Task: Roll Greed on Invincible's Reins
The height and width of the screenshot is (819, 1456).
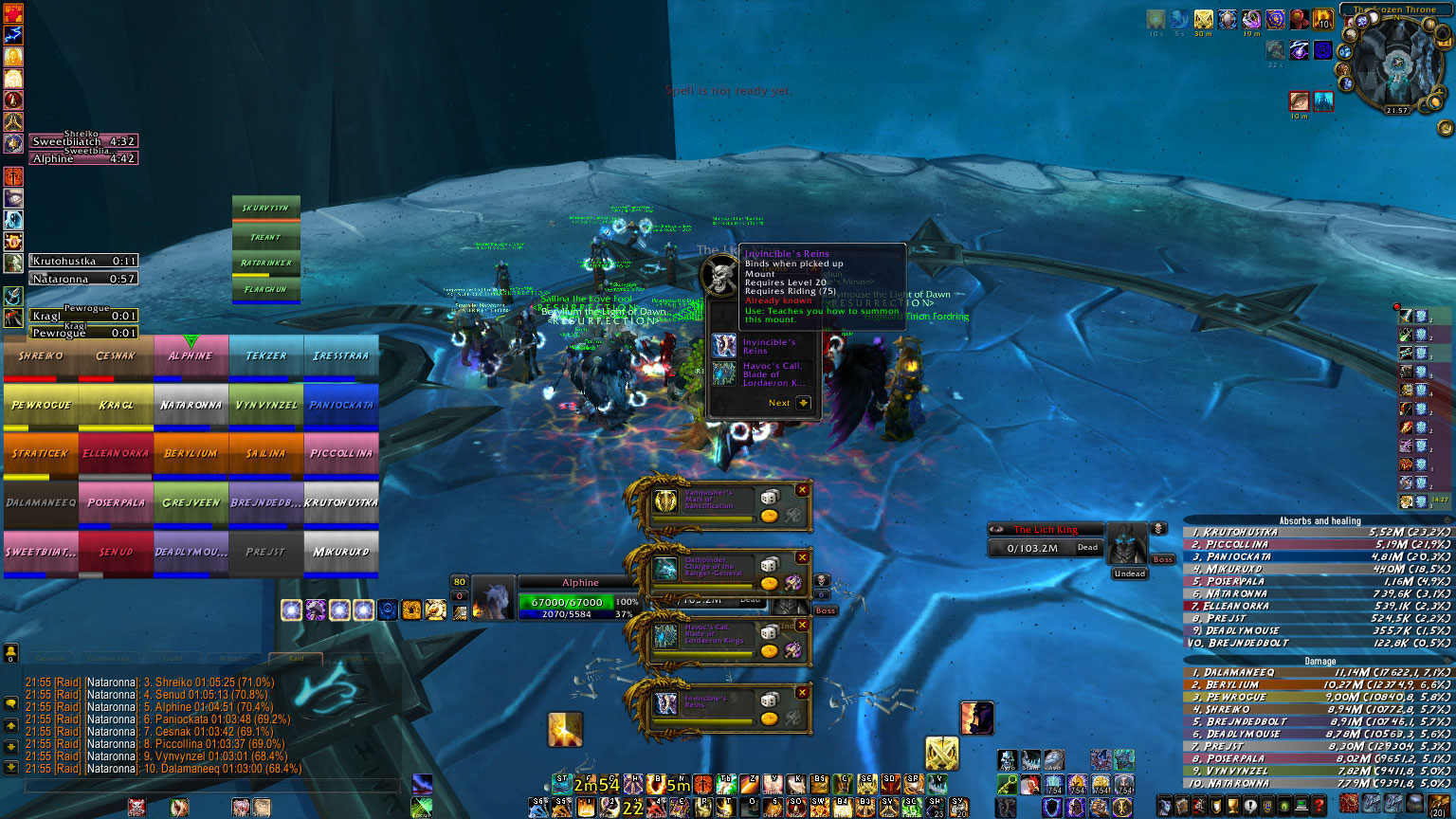Action: point(770,718)
